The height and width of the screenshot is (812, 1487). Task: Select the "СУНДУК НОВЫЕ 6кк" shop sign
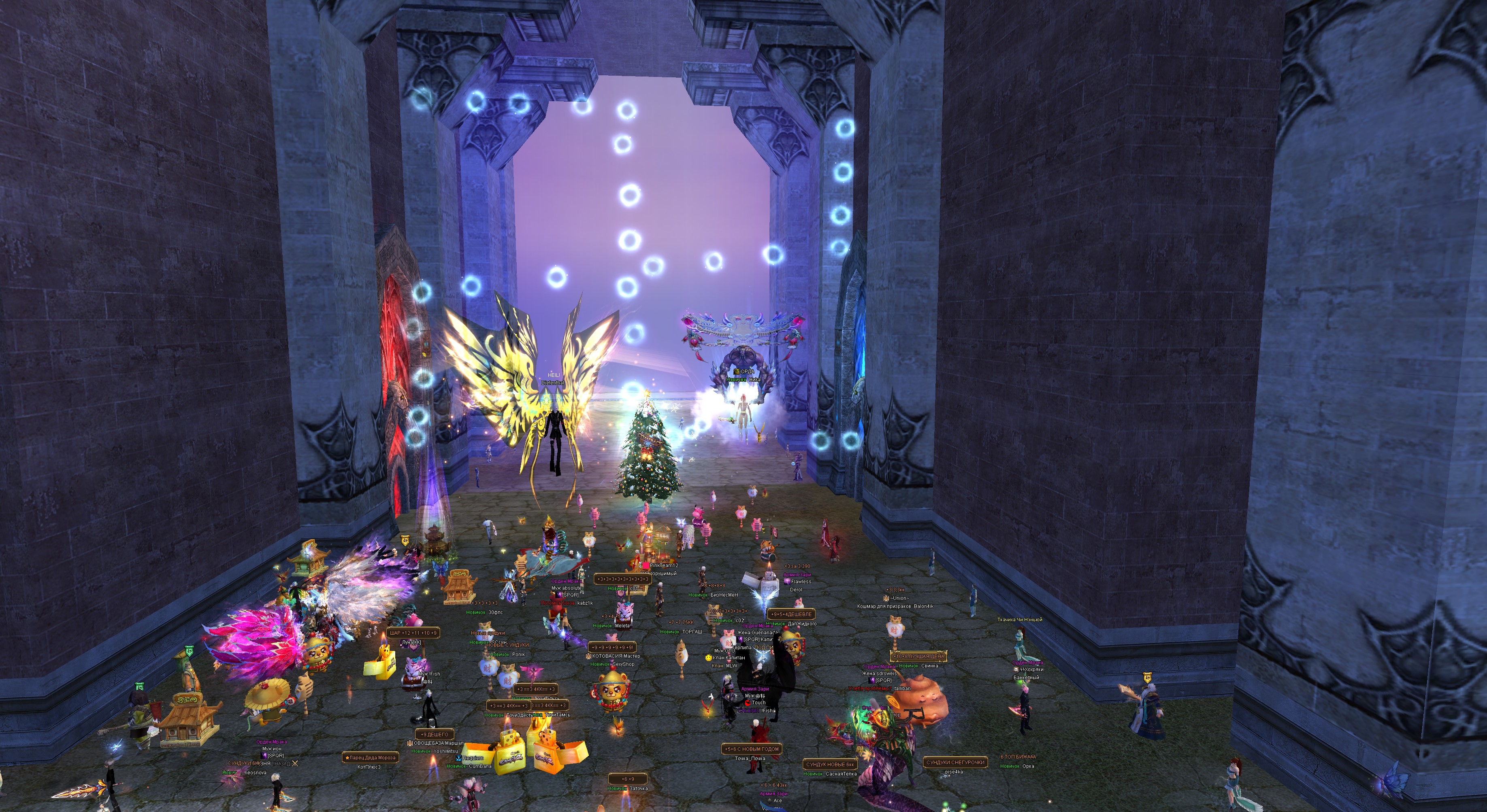[x=829, y=765]
